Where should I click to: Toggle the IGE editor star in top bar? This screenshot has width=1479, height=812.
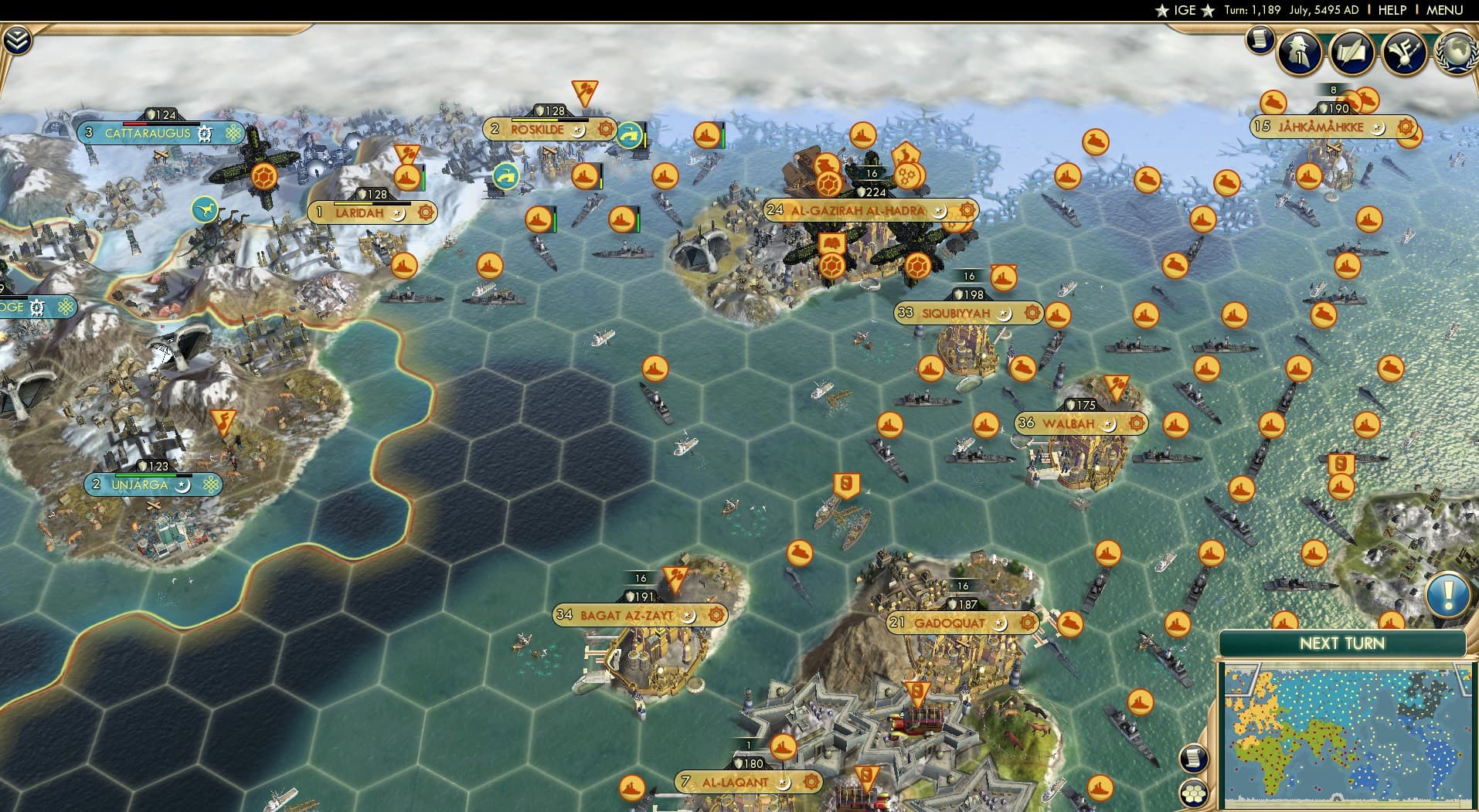(x=1163, y=10)
